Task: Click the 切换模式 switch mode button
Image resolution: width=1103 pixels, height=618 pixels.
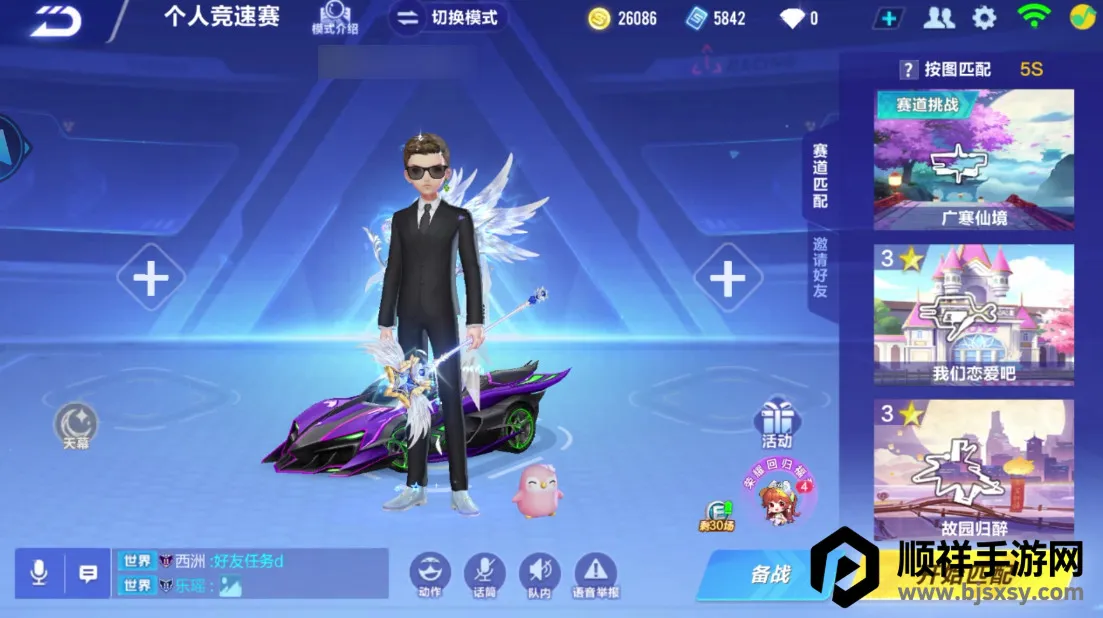Action: pyautogui.click(x=447, y=18)
